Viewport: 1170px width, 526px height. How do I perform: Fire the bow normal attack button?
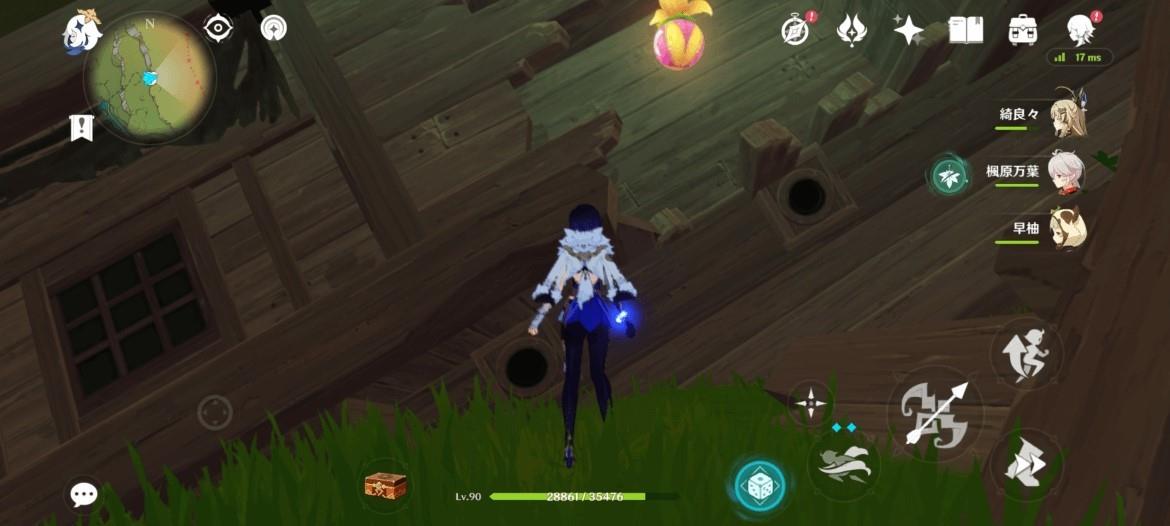coord(935,412)
